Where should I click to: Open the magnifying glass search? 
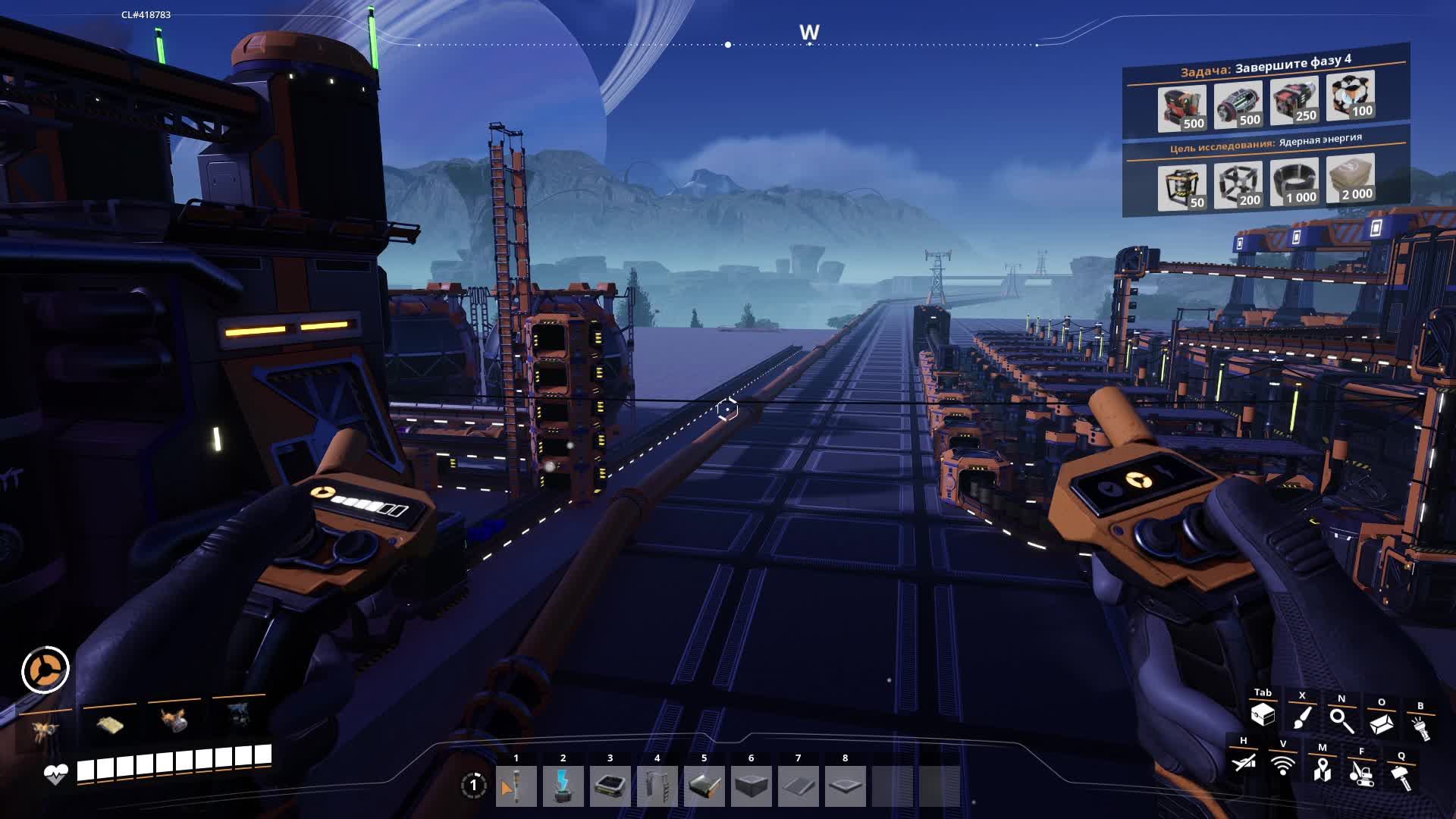[1341, 720]
